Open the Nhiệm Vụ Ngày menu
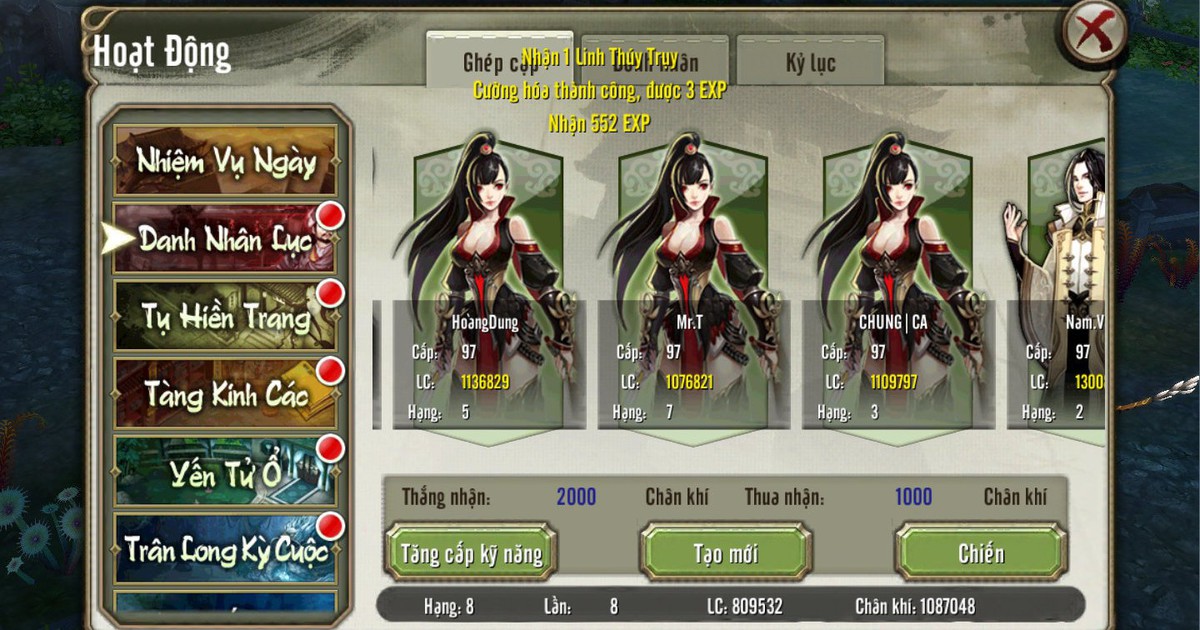The width and height of the screenshot is (1200, 630). point(225,161)
